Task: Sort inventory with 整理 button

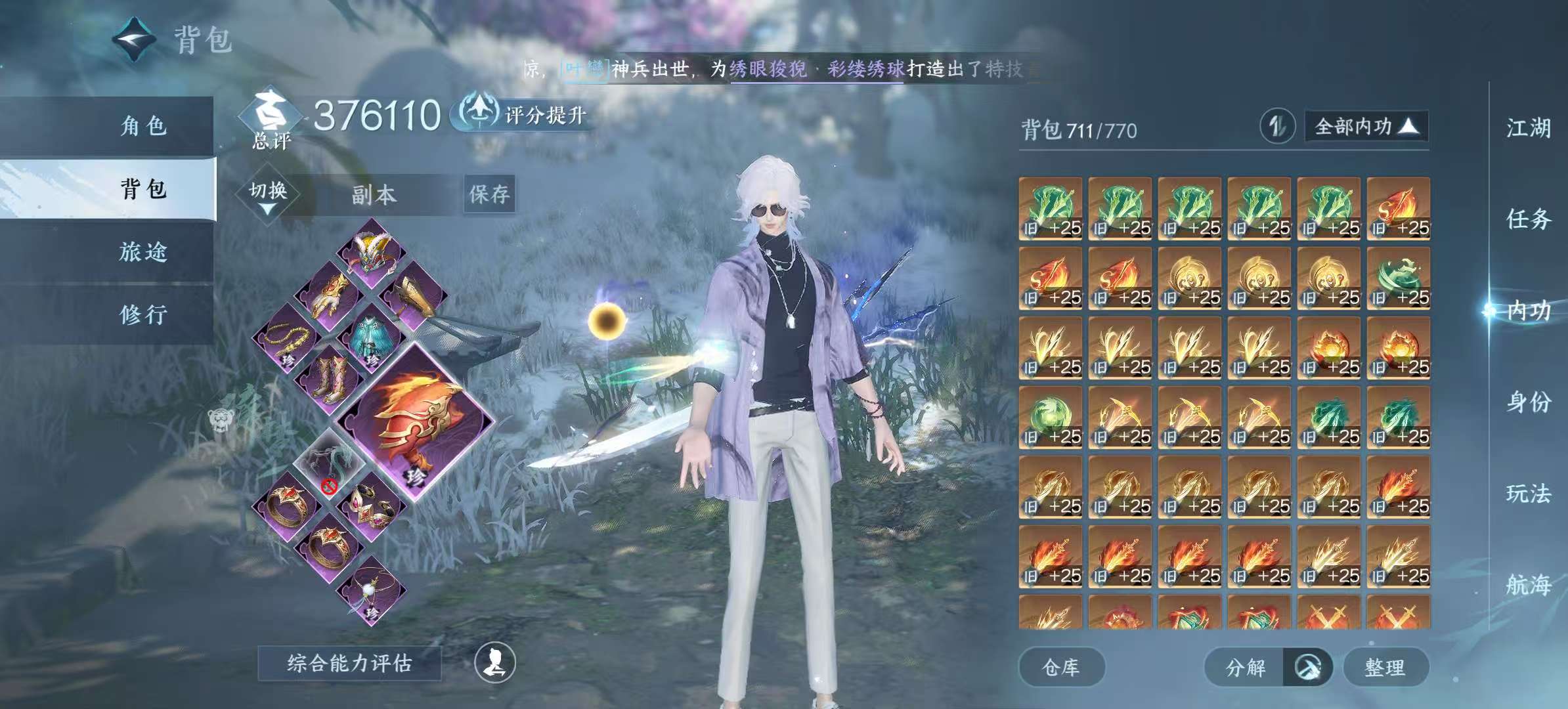Action: 1385,668
